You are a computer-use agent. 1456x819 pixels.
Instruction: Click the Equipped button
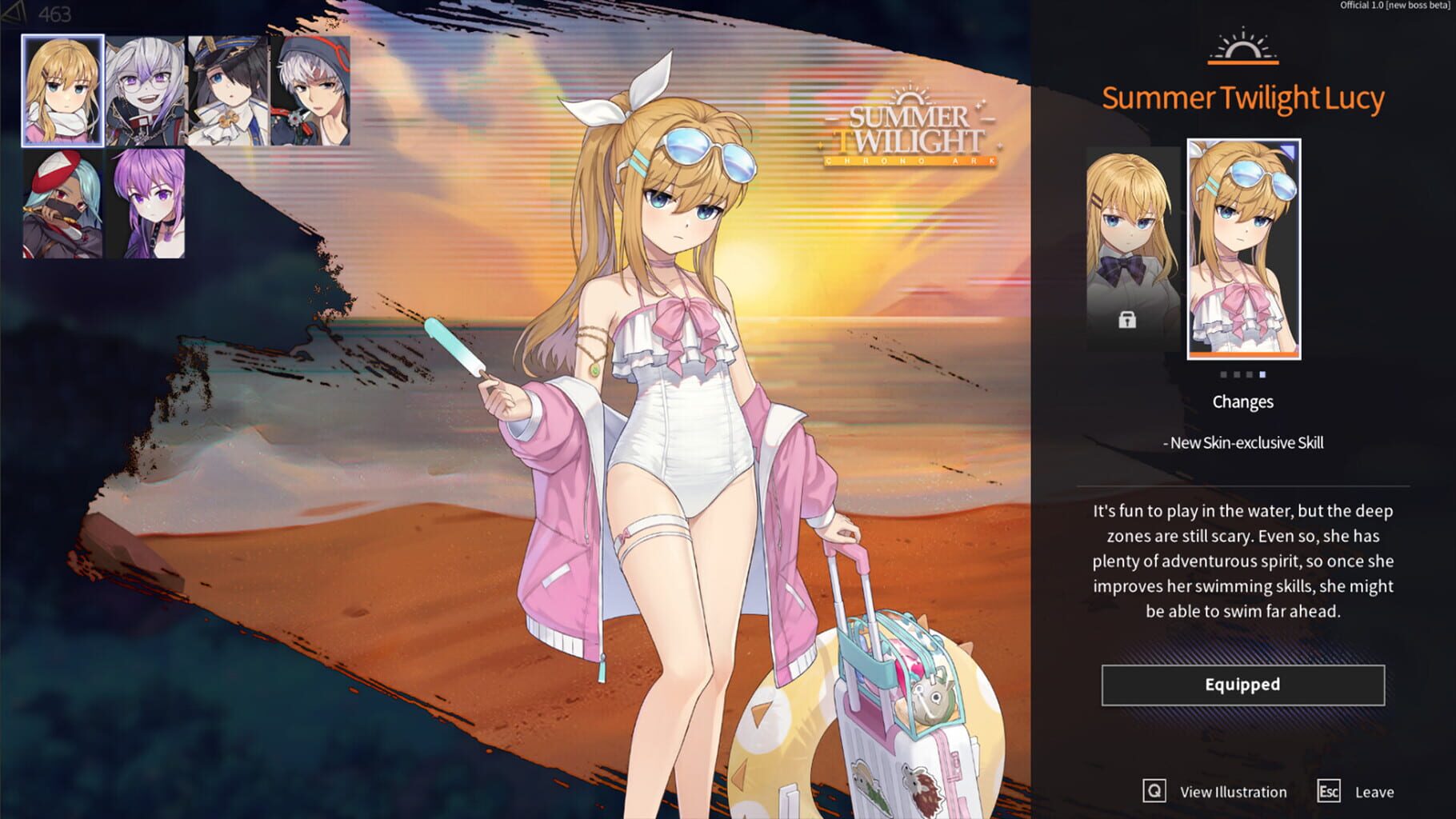click(1242, 685)
